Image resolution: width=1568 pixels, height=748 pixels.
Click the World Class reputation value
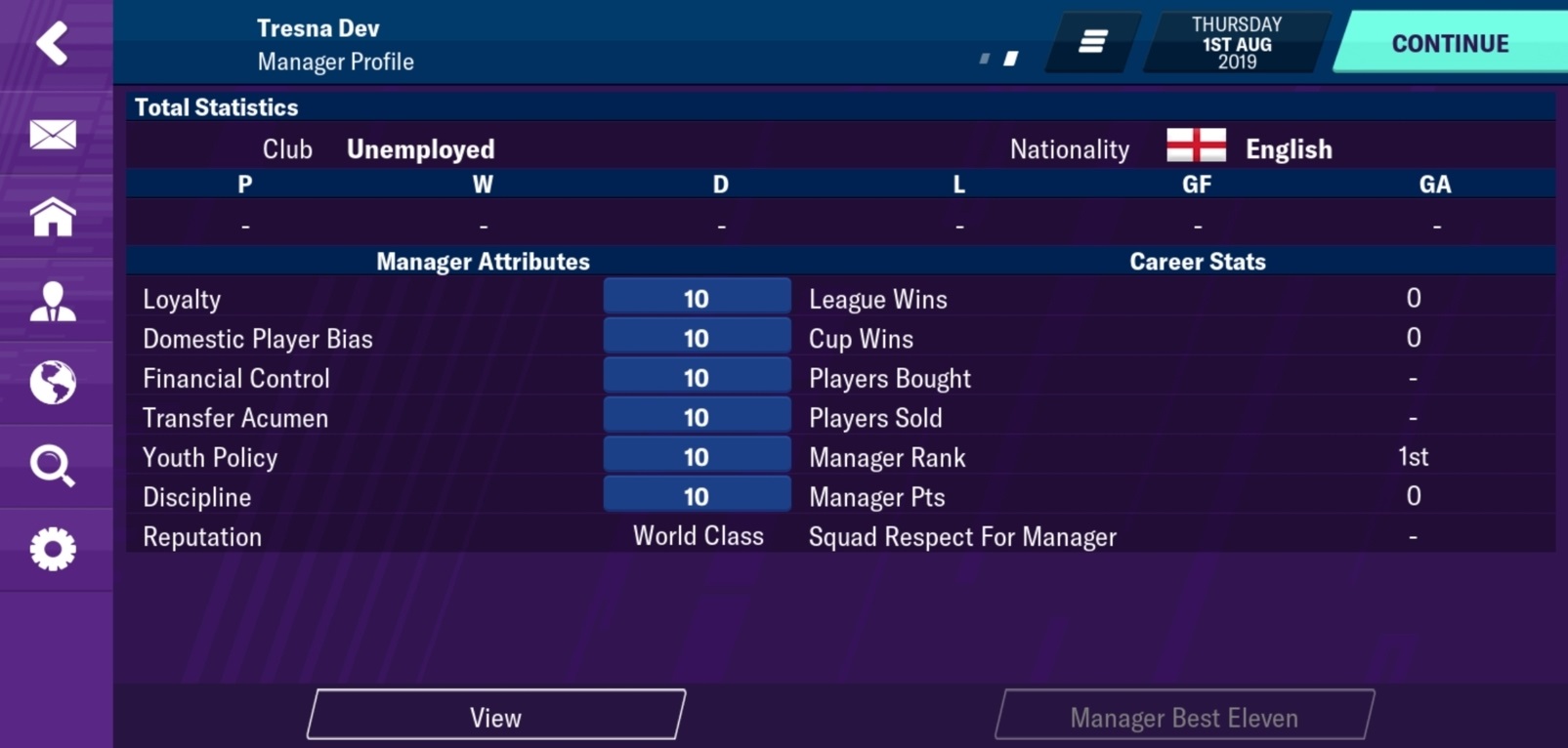697,535
